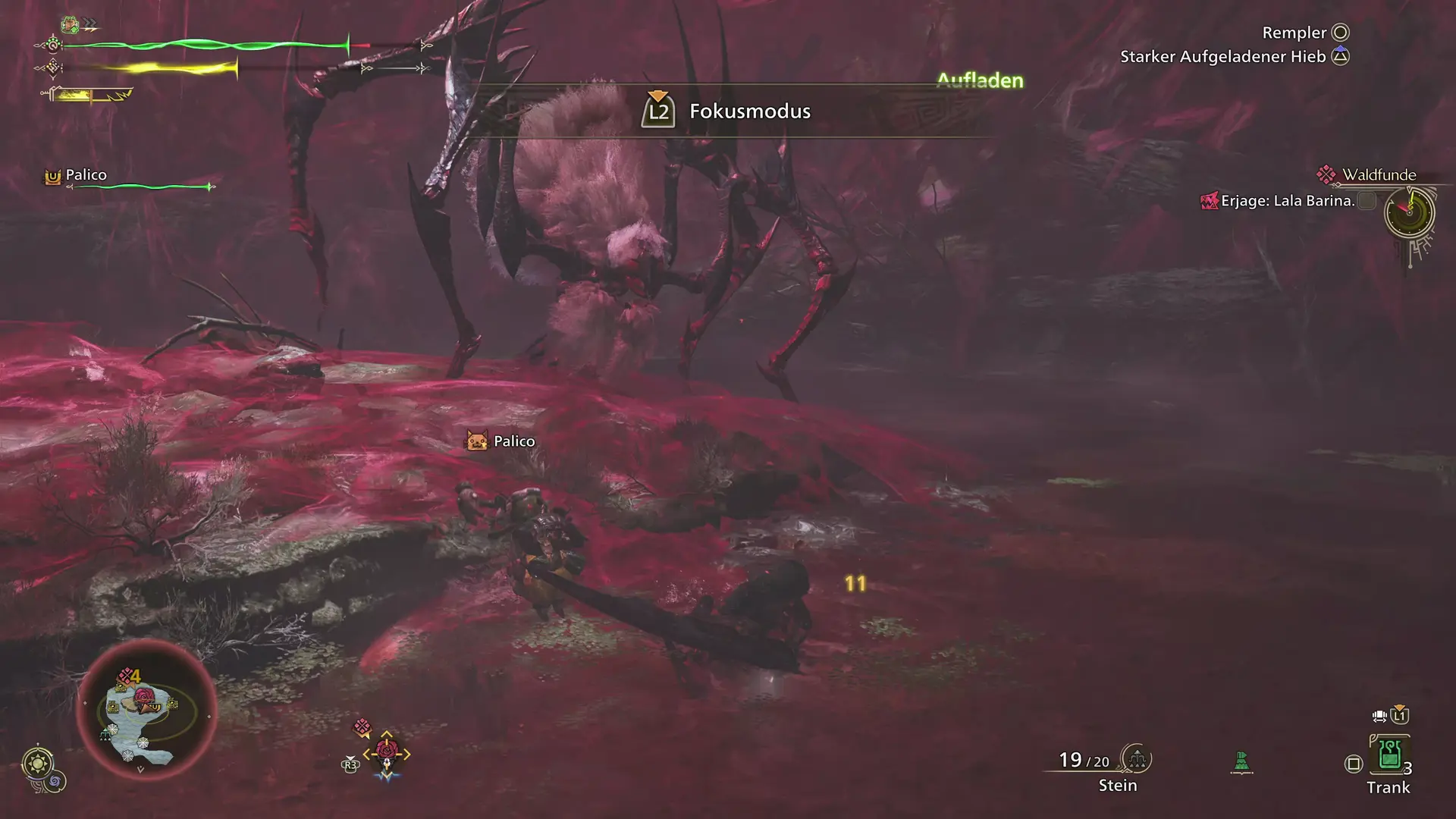This screenshot has height=819, width=1456.
Task: Select the rose monster target icon
Action: click(387, 752)
